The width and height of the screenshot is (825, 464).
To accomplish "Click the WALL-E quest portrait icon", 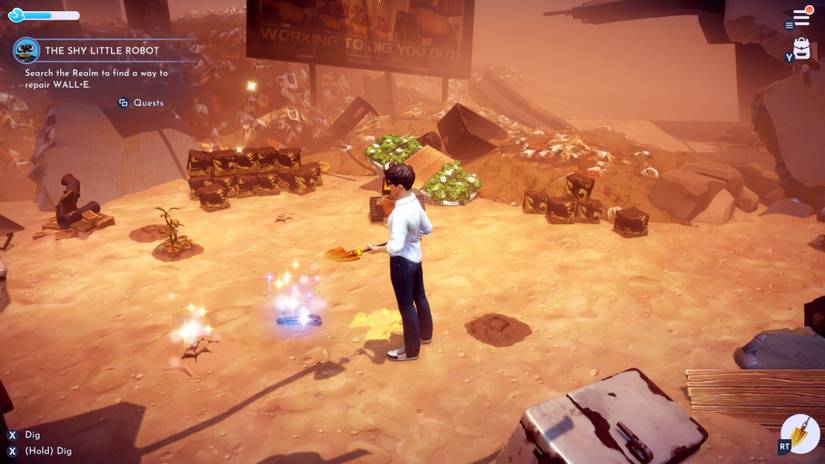I will [x=26, y=50].
